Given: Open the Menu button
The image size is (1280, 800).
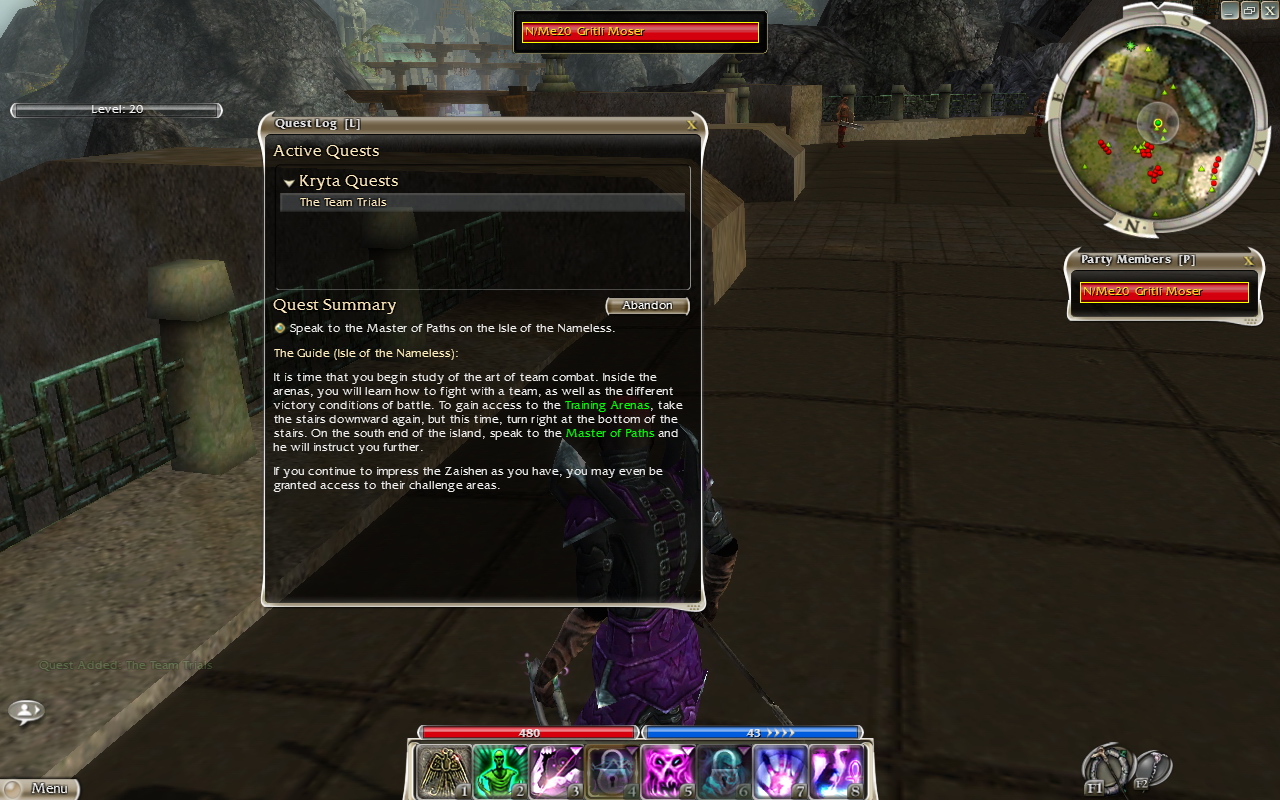Looking at the screenshot, I should click(x=40, y=788).
